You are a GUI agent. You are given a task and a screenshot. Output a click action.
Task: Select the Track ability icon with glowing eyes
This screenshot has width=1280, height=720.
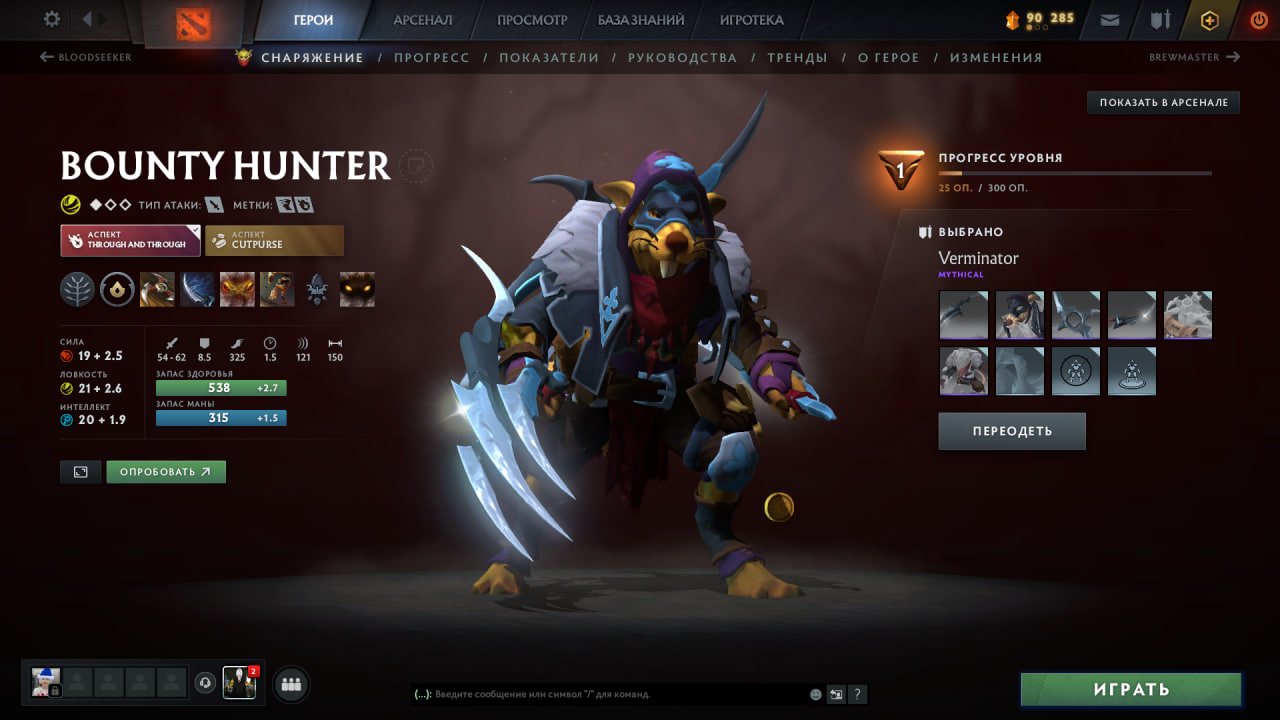coord(357,289)
